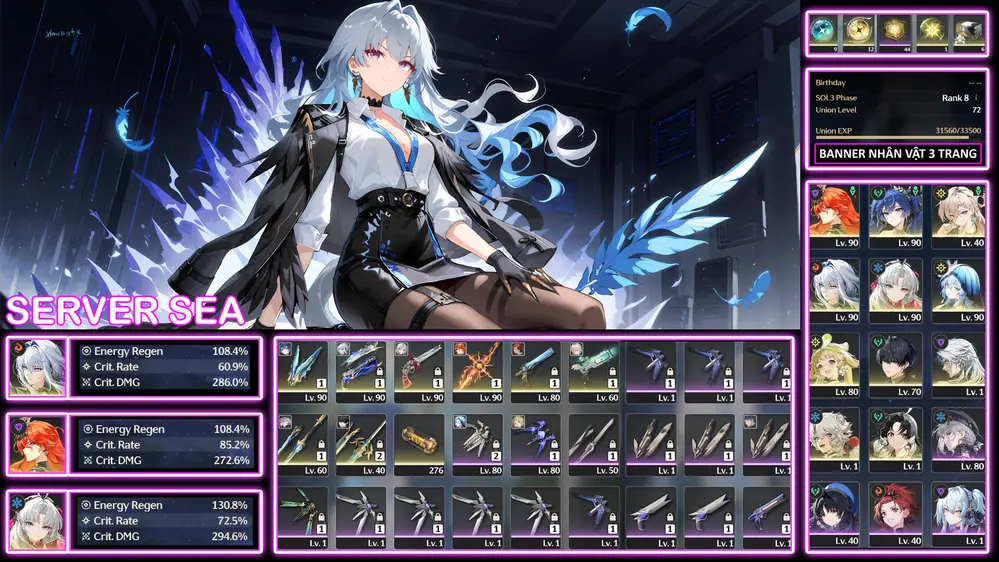
Task: Open the Lv. 50 twin-blade weapon slot
Action: coord(593,443)
